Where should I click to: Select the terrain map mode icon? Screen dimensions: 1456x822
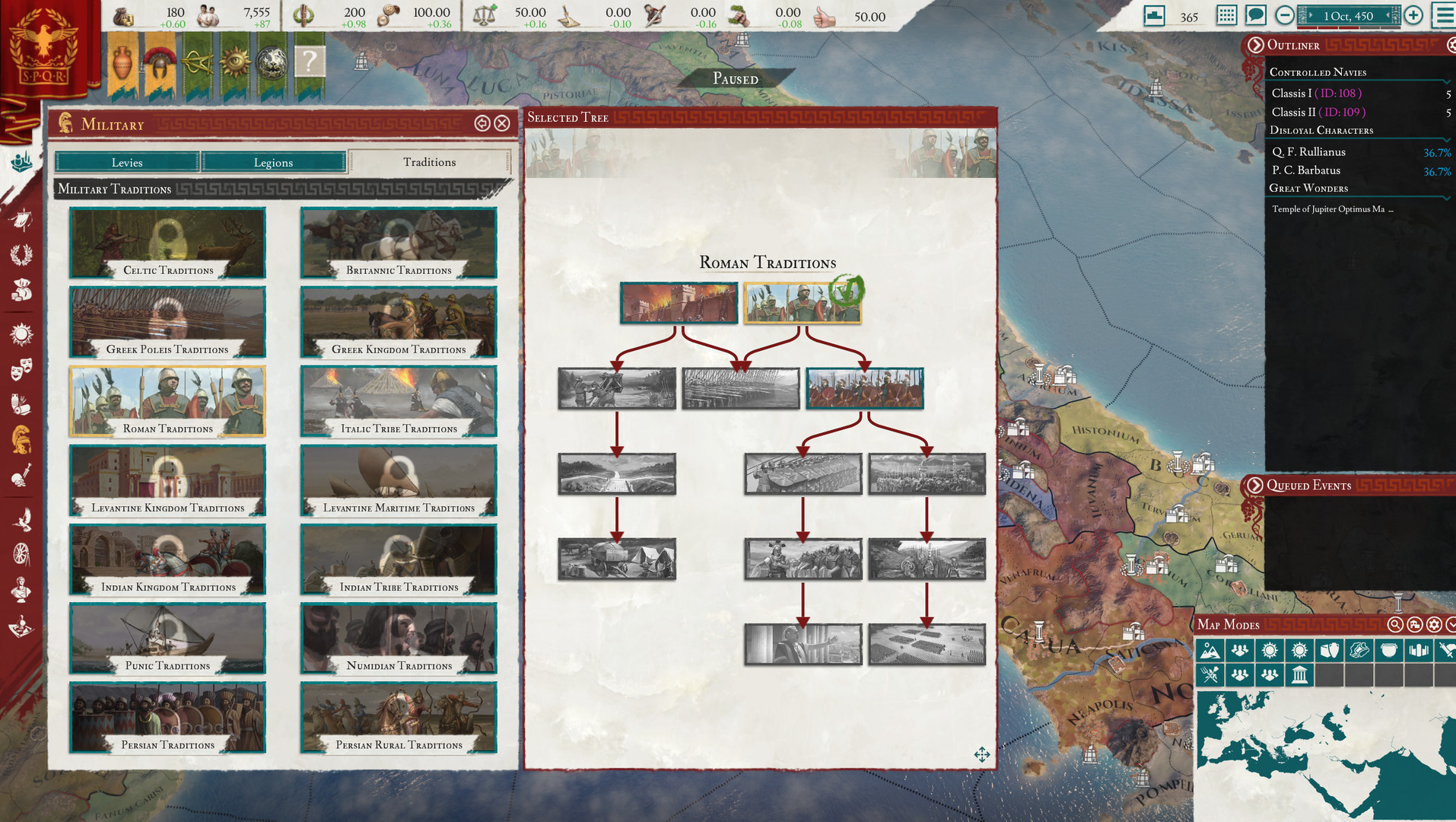pyautogui.click(x=1210, y=650)
